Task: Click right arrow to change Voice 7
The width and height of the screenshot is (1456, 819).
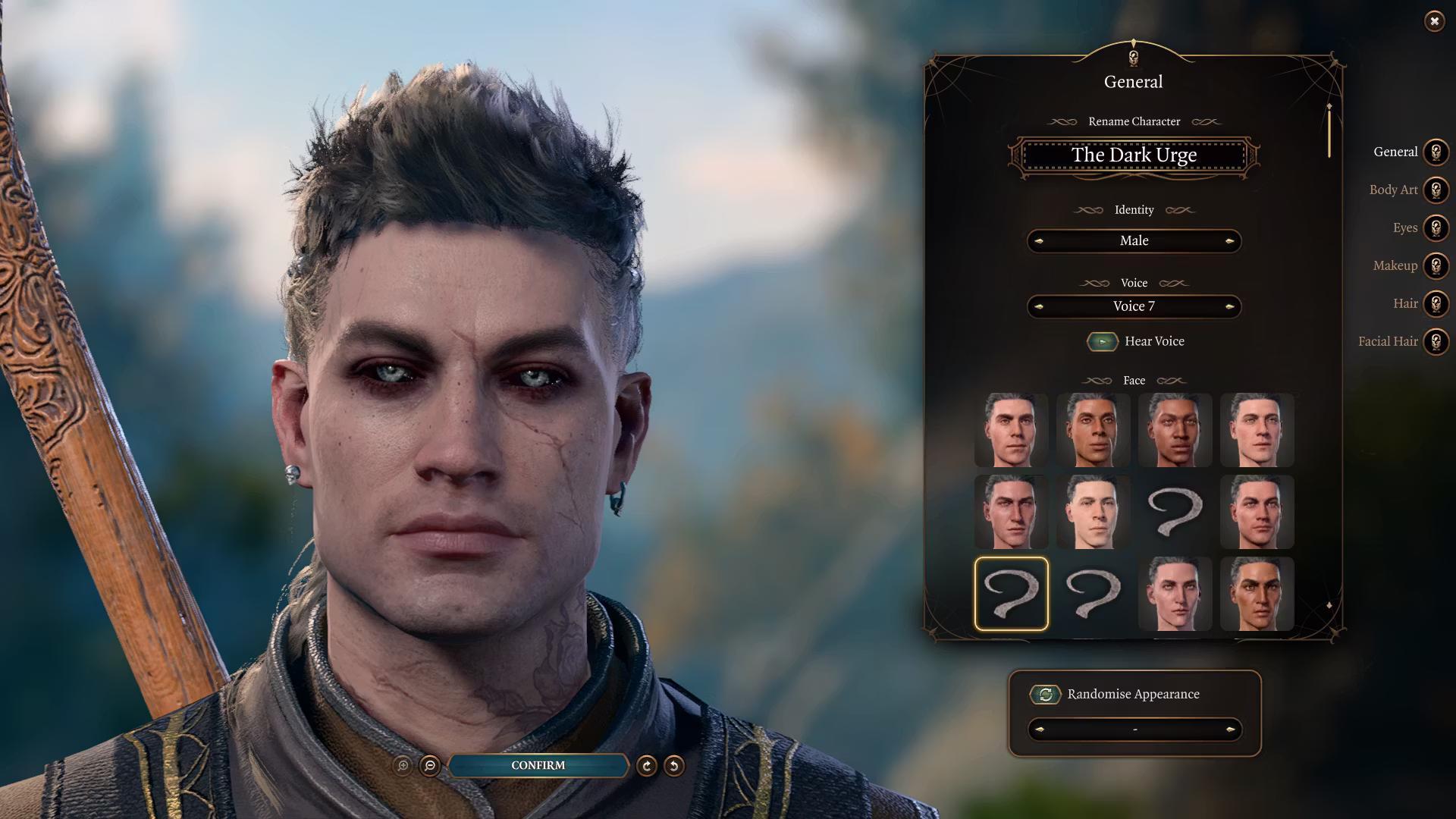Action: coord(1231,306)
